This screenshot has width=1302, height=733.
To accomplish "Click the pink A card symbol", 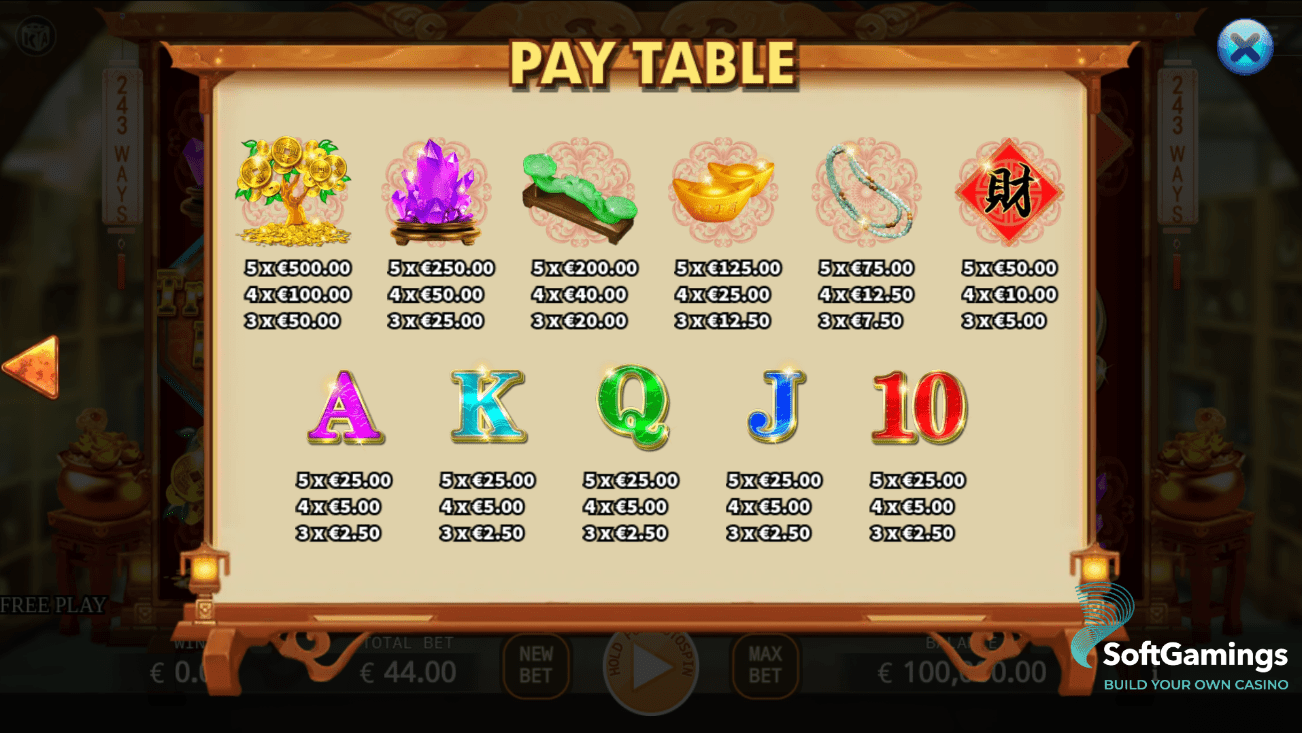I will pyautogui.click(x=345, y=406).
